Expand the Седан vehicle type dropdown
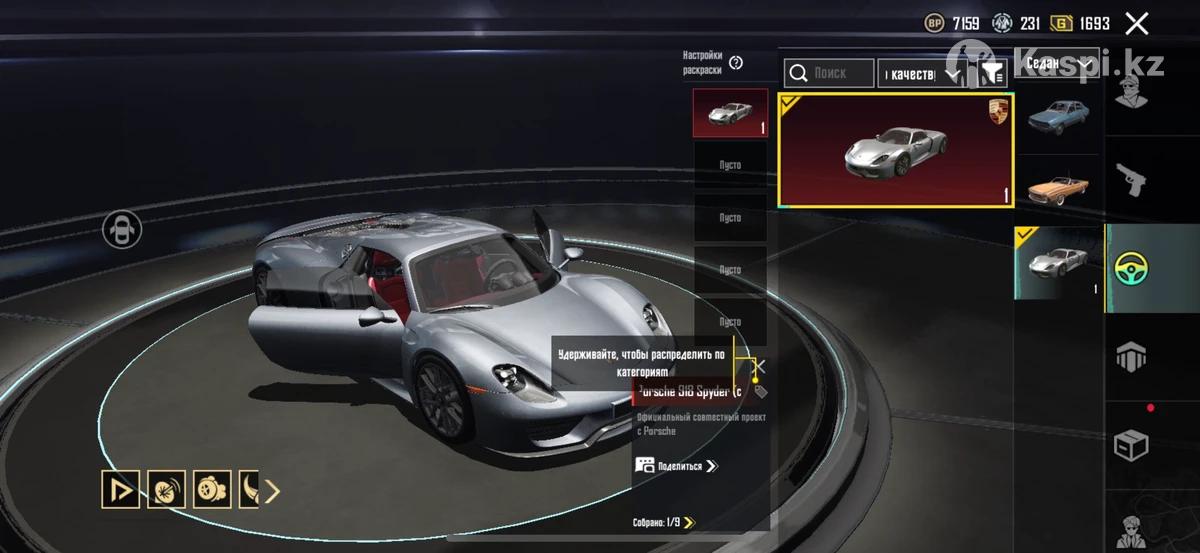Viewport: 1200px width, 553px height. (x=1058, y=63)
